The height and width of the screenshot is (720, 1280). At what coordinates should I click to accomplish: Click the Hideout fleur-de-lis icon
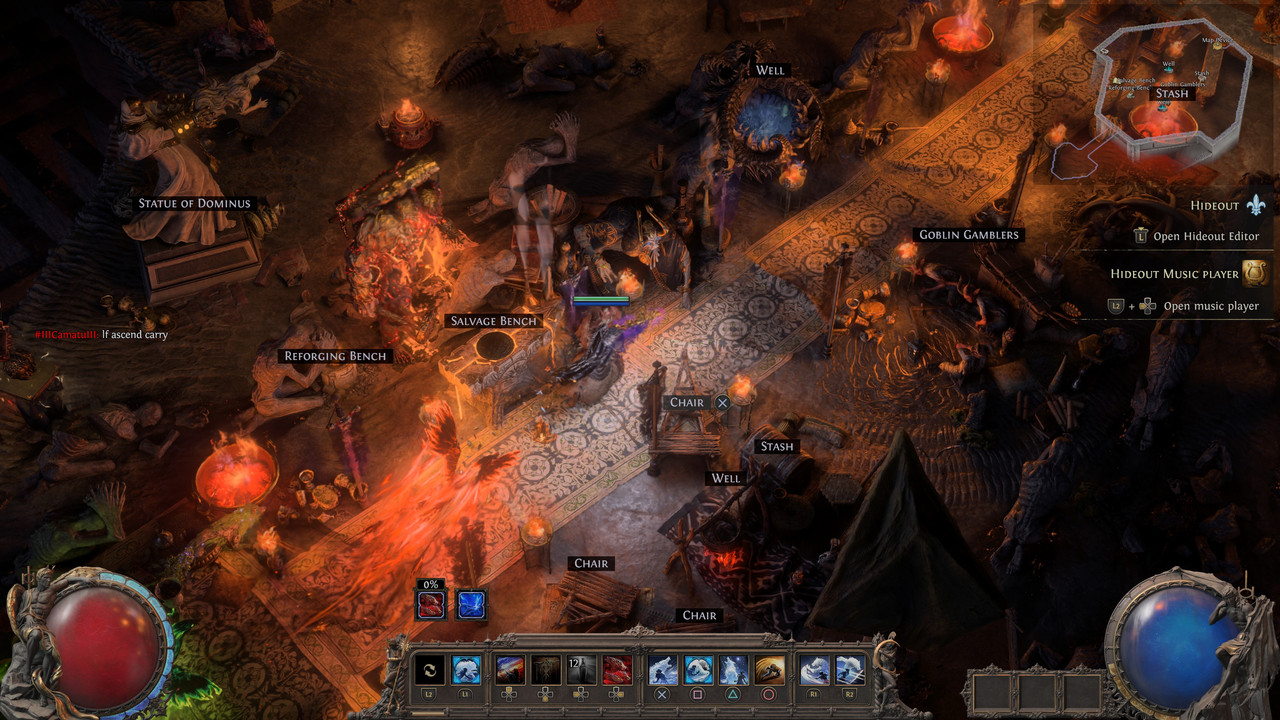[x=1257, y=205]
